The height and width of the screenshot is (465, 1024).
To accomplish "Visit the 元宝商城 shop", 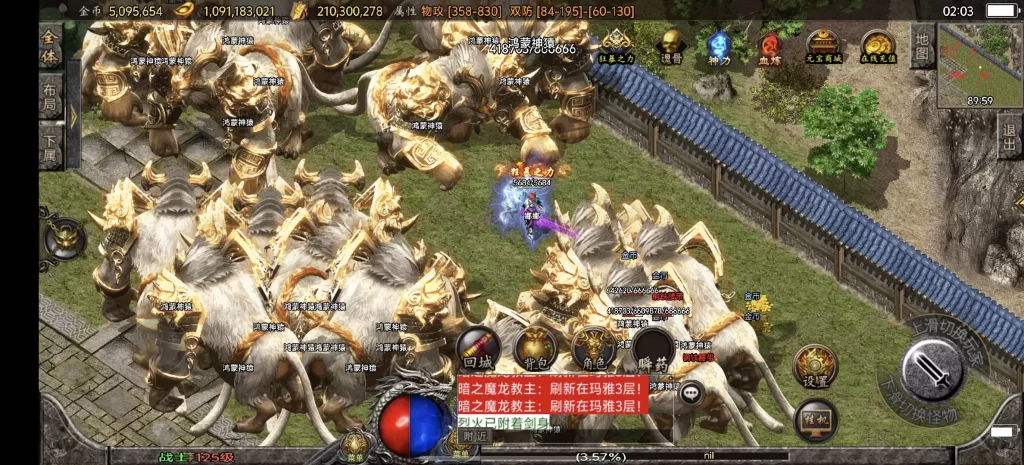I will click(823, 47).
